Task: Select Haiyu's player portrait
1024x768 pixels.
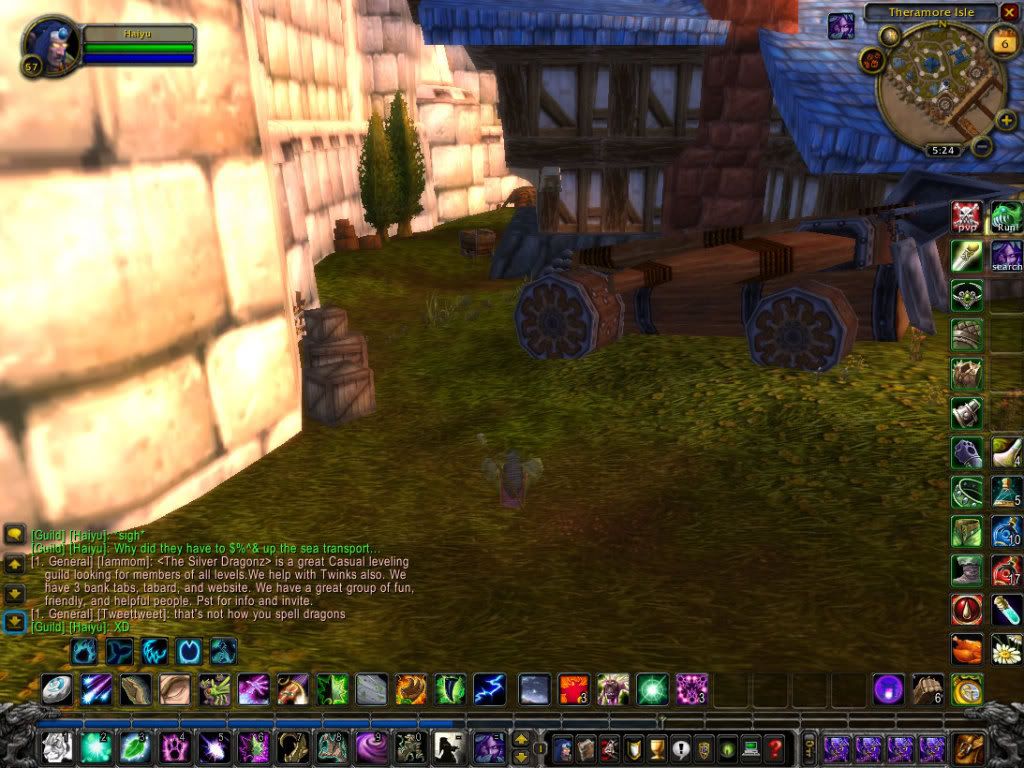Action: point(50,44)
